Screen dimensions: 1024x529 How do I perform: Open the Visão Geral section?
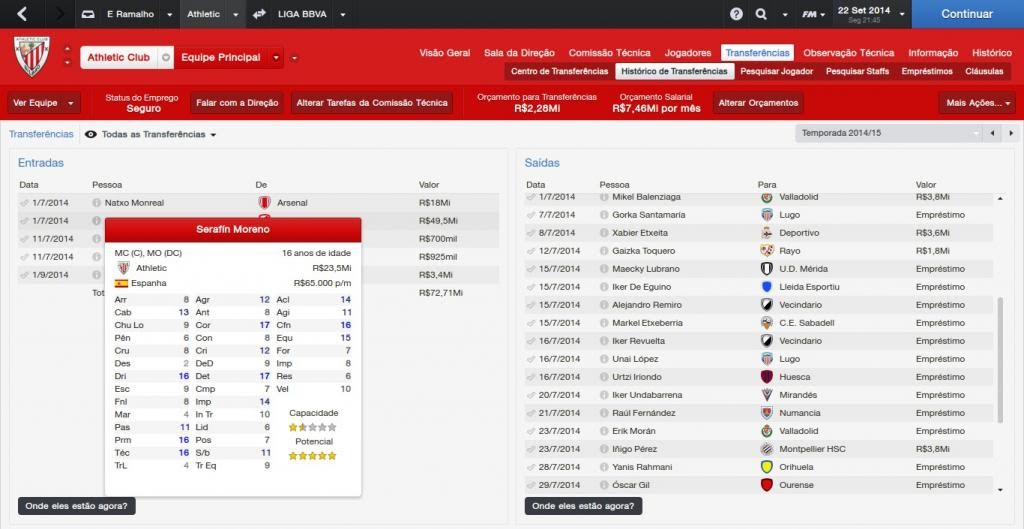click(x=444, y=53)
